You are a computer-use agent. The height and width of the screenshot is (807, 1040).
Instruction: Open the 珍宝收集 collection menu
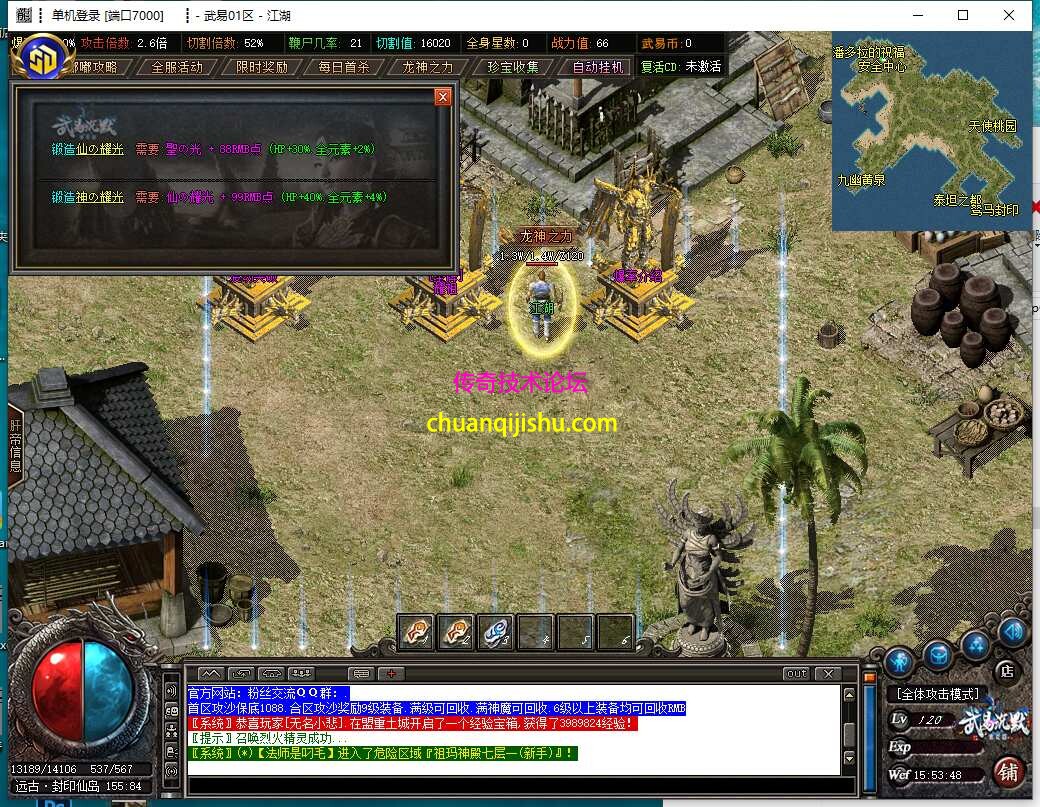point(513,67)
